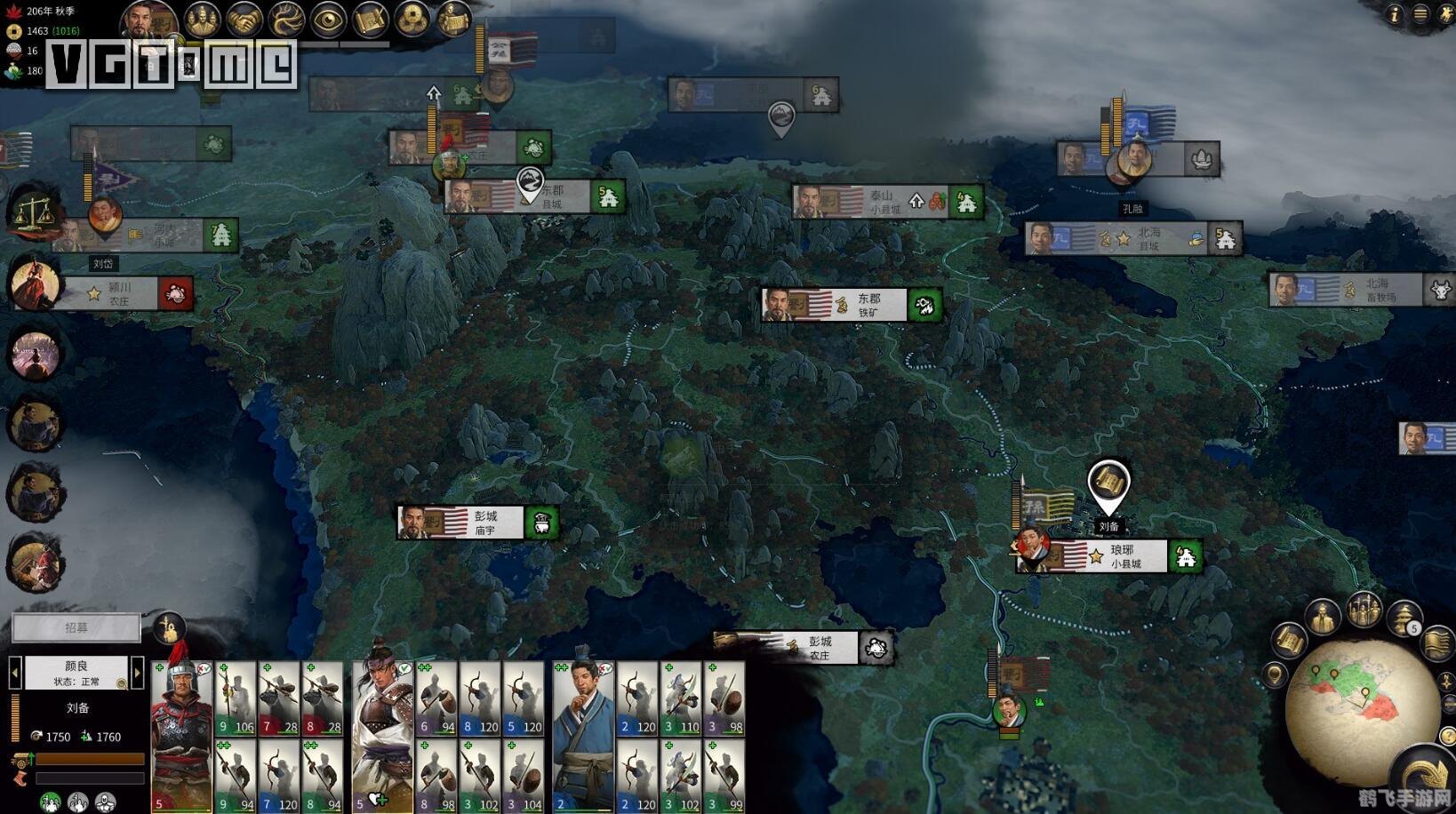Open the armies list soldier icon near minimap
This screenshot has height=814, width=1456.
1363,611
